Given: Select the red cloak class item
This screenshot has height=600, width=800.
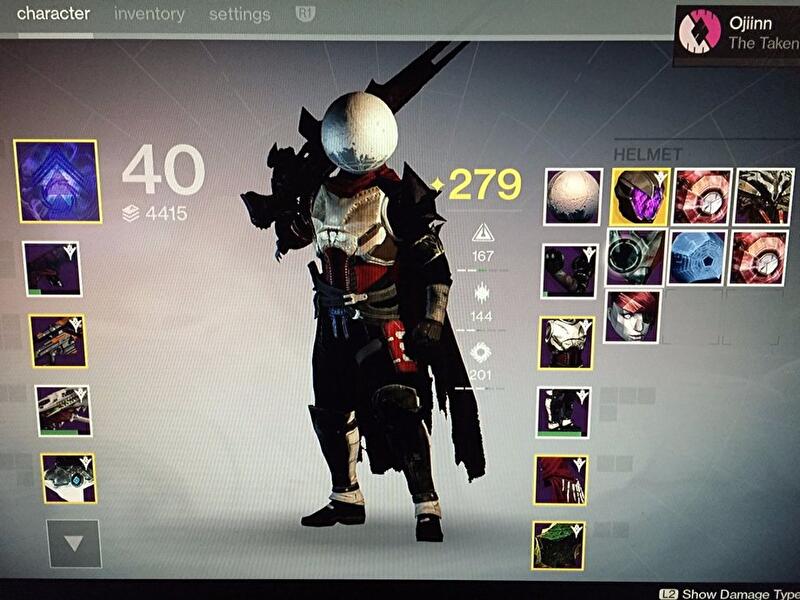Looking at the screenshot, I should point(560,480).
